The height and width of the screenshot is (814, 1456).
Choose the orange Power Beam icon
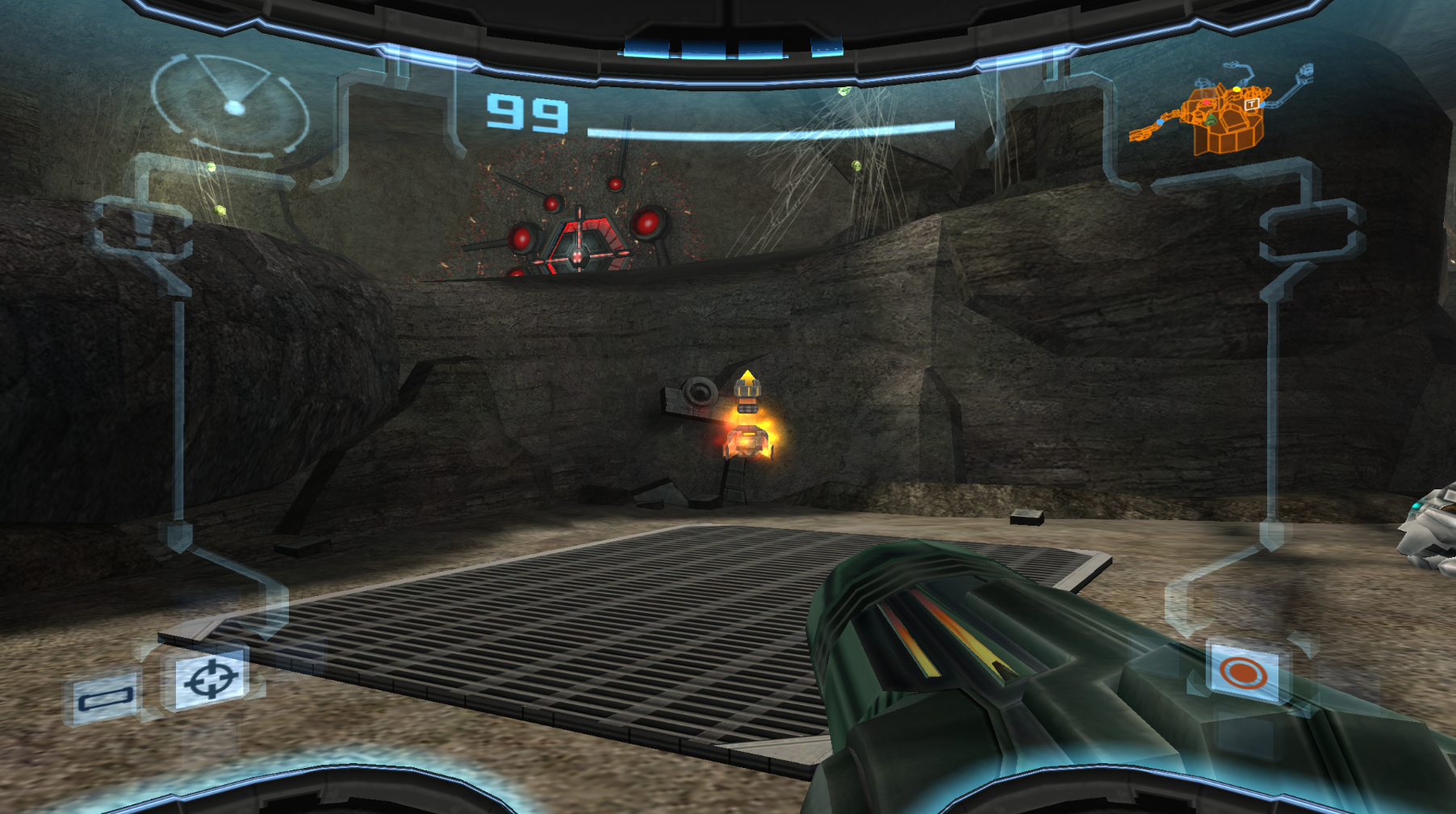(x=1243, y=673)
